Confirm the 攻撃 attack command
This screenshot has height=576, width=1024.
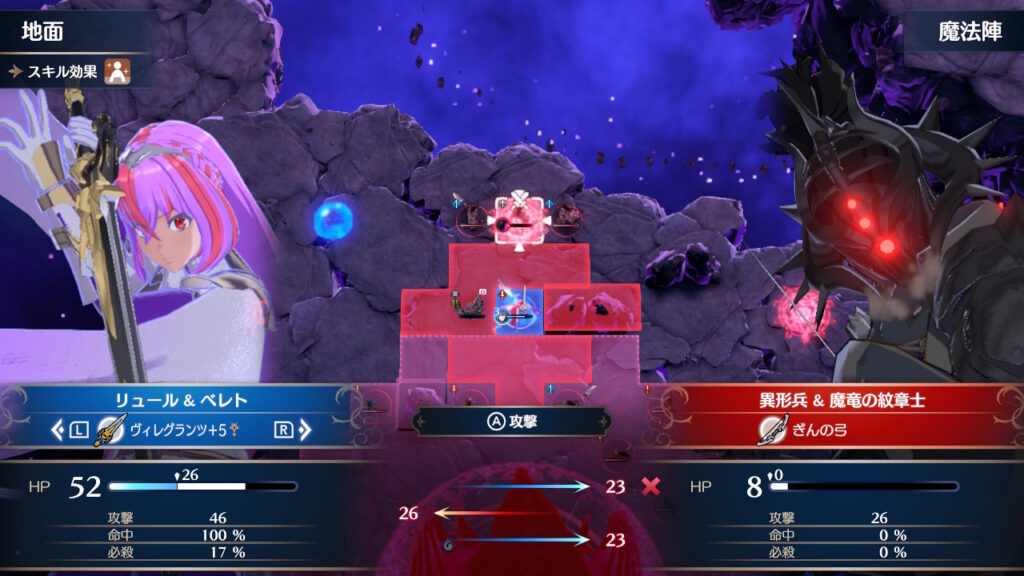point(512,421)
